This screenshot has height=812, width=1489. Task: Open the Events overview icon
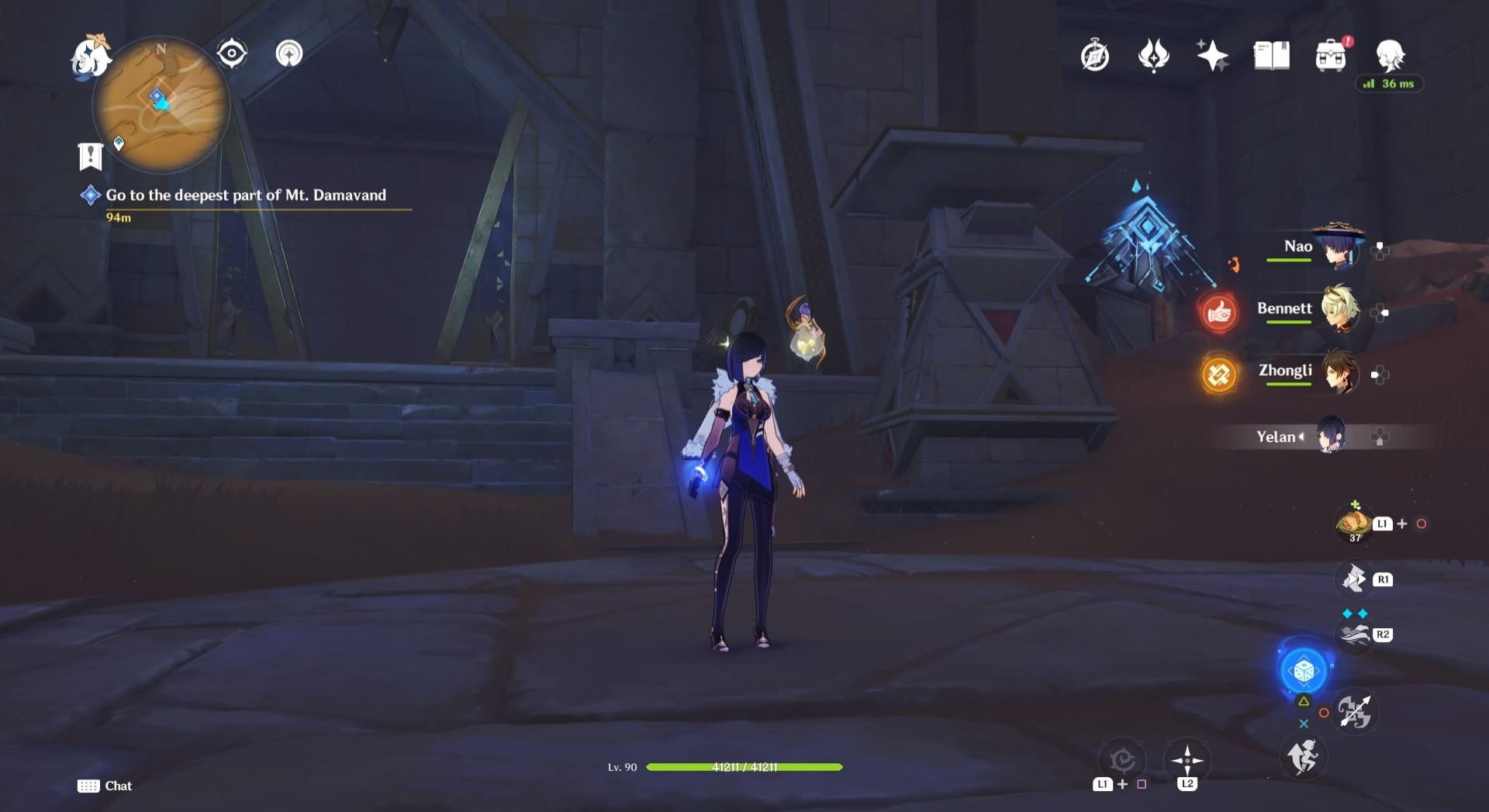point(1093,56)
